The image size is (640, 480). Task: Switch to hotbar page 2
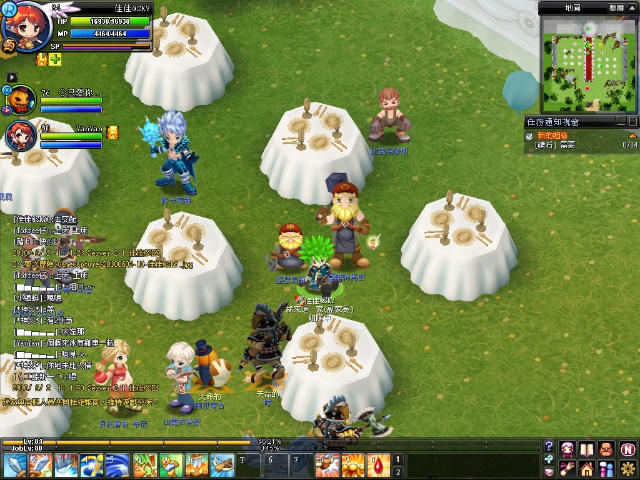click(398, 471)
